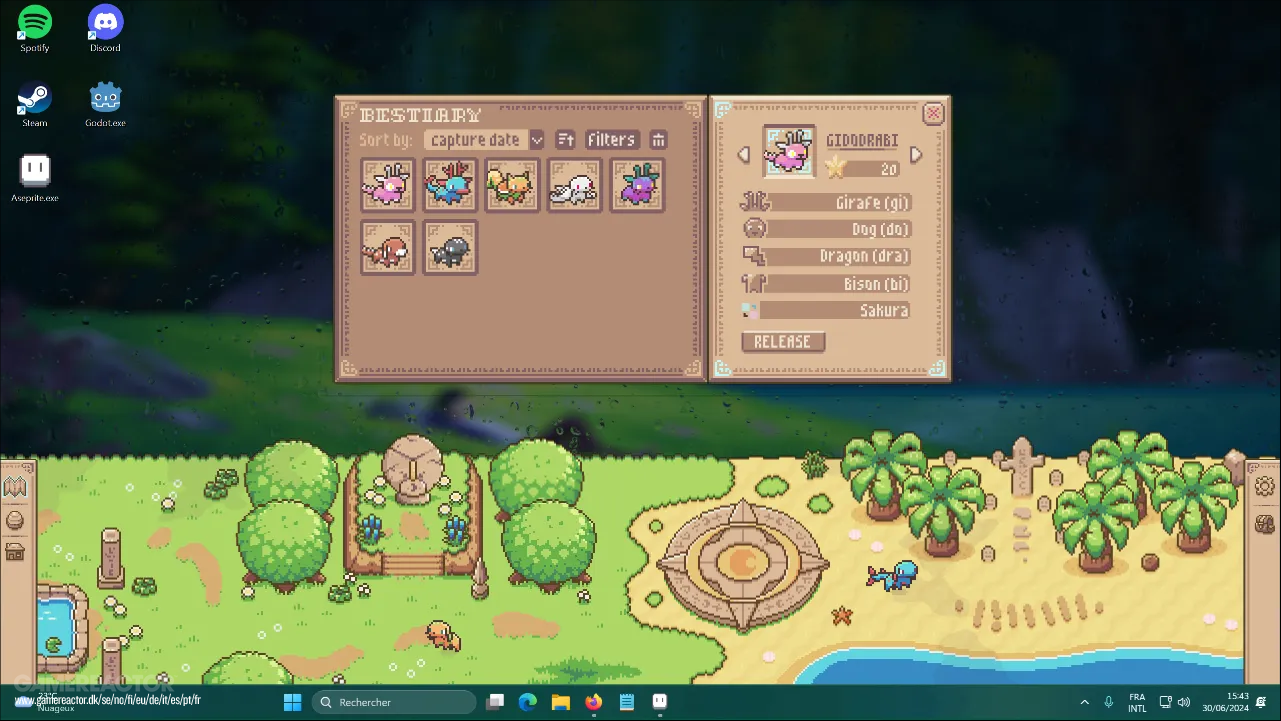
Task: Select the white axolotl creature thumbnail
Action: coord(574,185)
